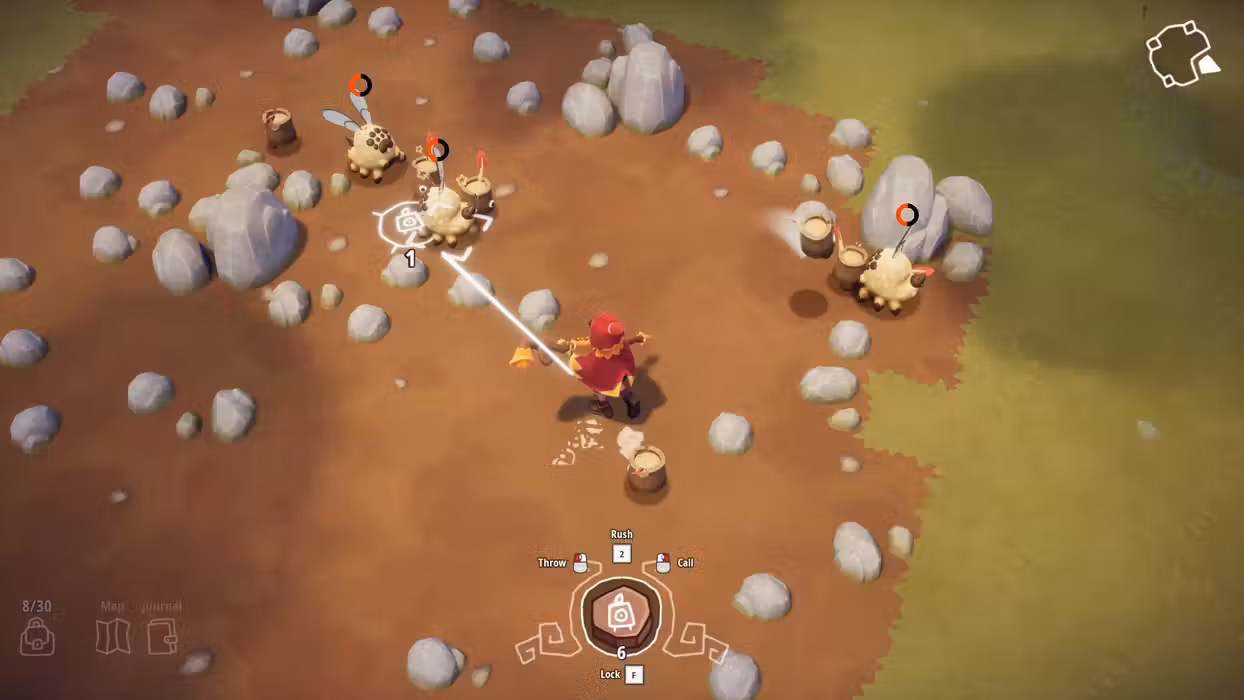
Task: Click the lock-on target reticle marker
Action: (x=409, y=223)
